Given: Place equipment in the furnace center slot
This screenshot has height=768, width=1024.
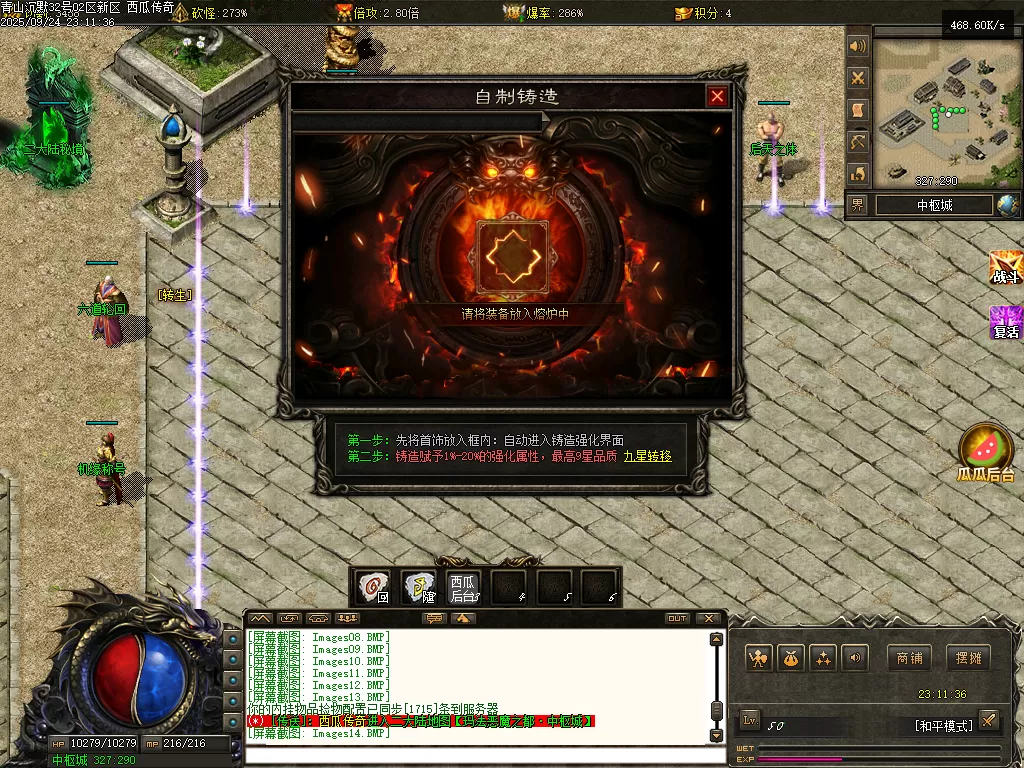Looking at the screenshot, I should point(513,257).
